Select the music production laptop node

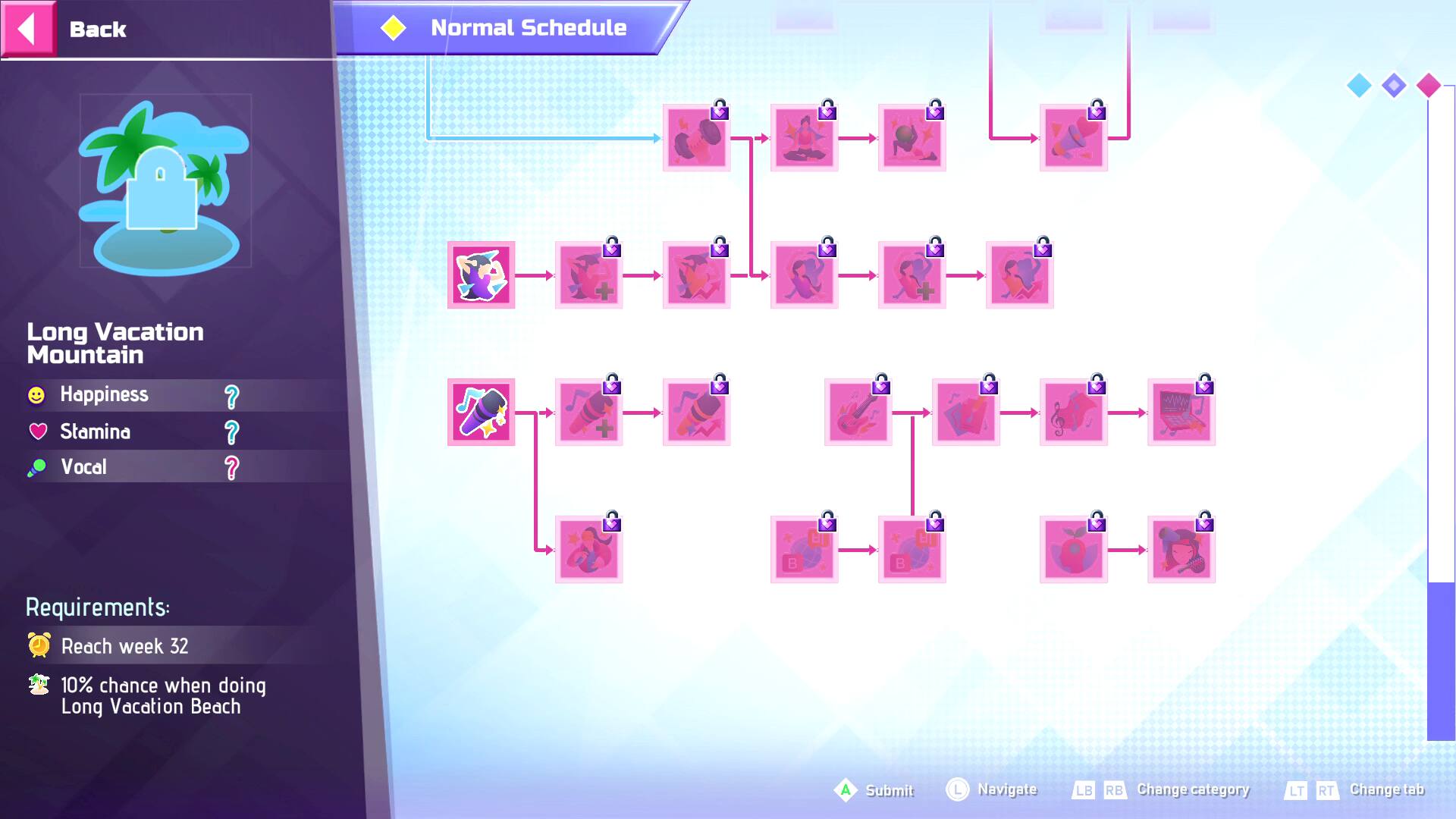[1182, 411]
